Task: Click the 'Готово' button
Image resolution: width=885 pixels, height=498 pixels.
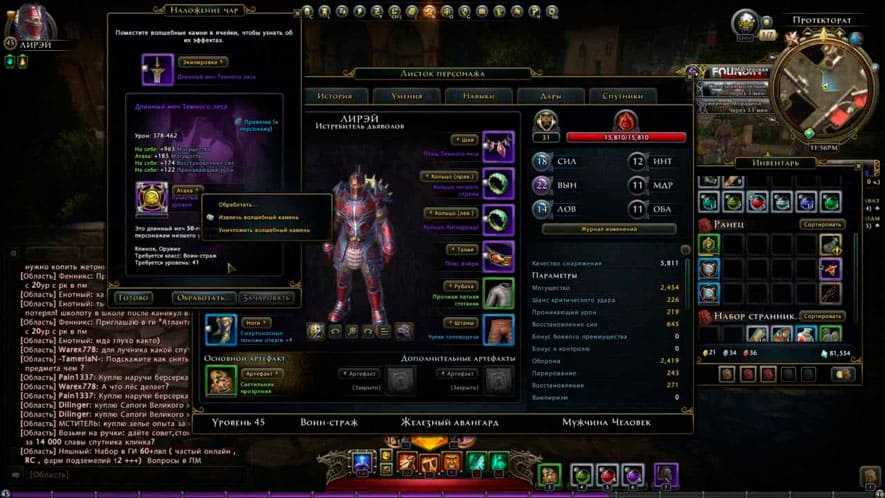Action: pyautogui.click(x=133, y=297)
